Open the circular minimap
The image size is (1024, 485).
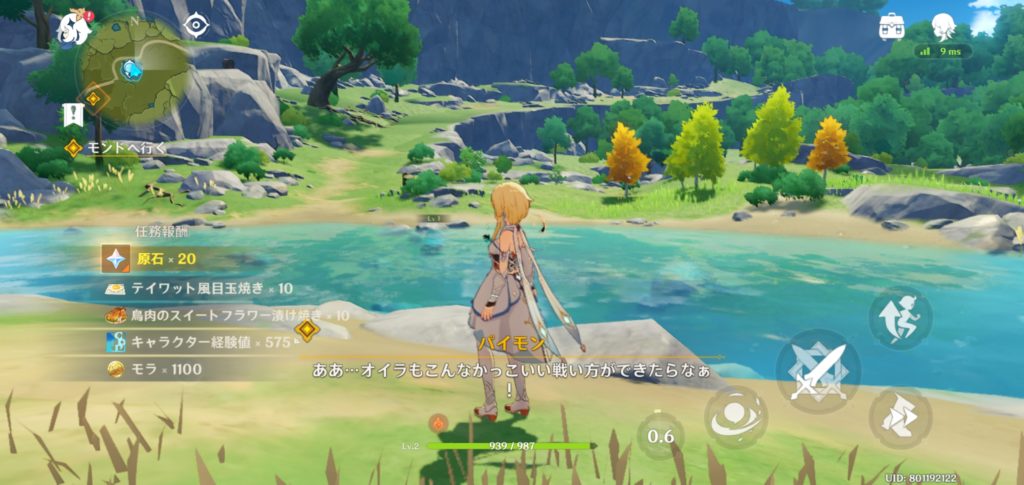coord(133,69)
